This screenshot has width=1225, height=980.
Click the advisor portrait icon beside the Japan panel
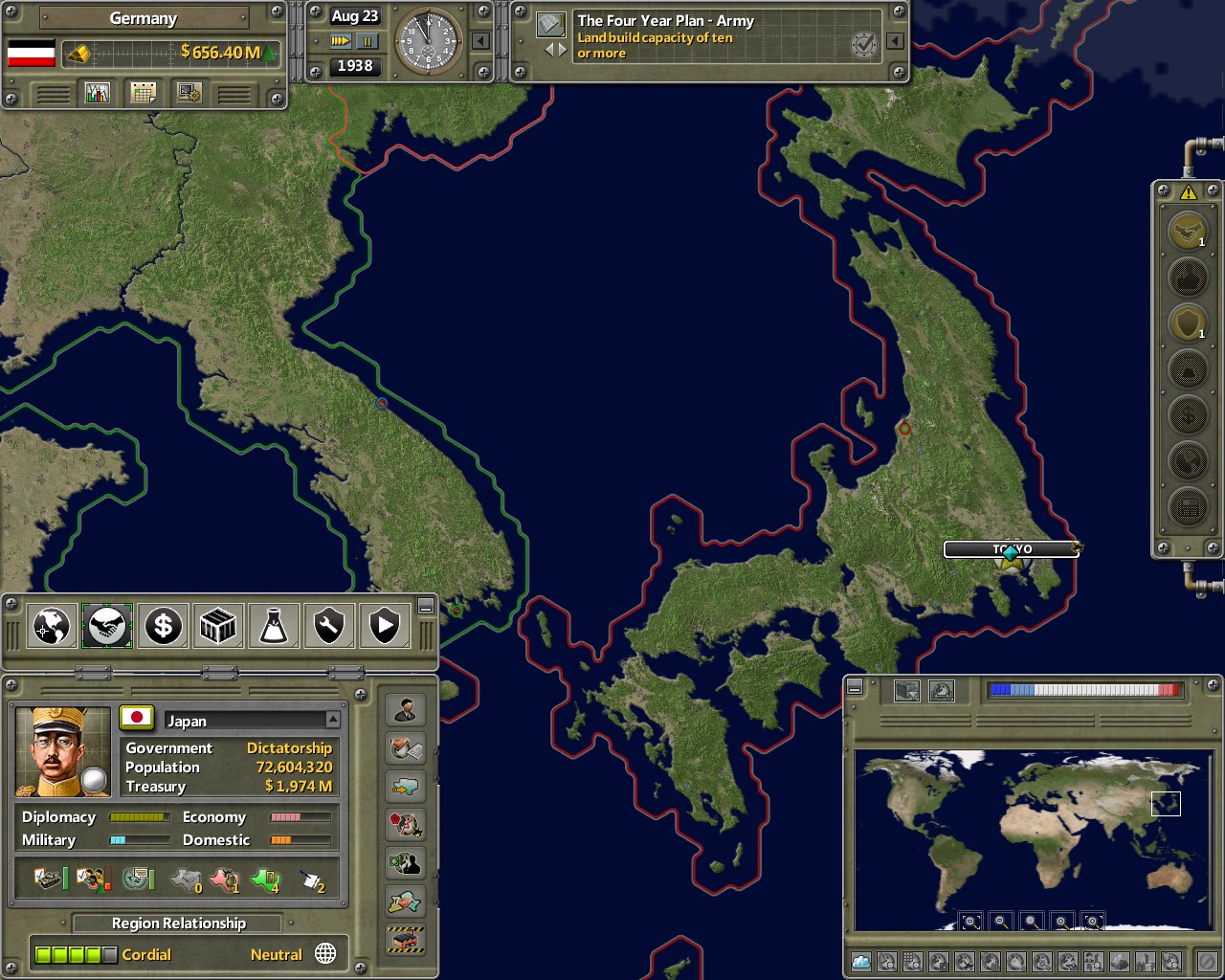(x=406, y=709)
